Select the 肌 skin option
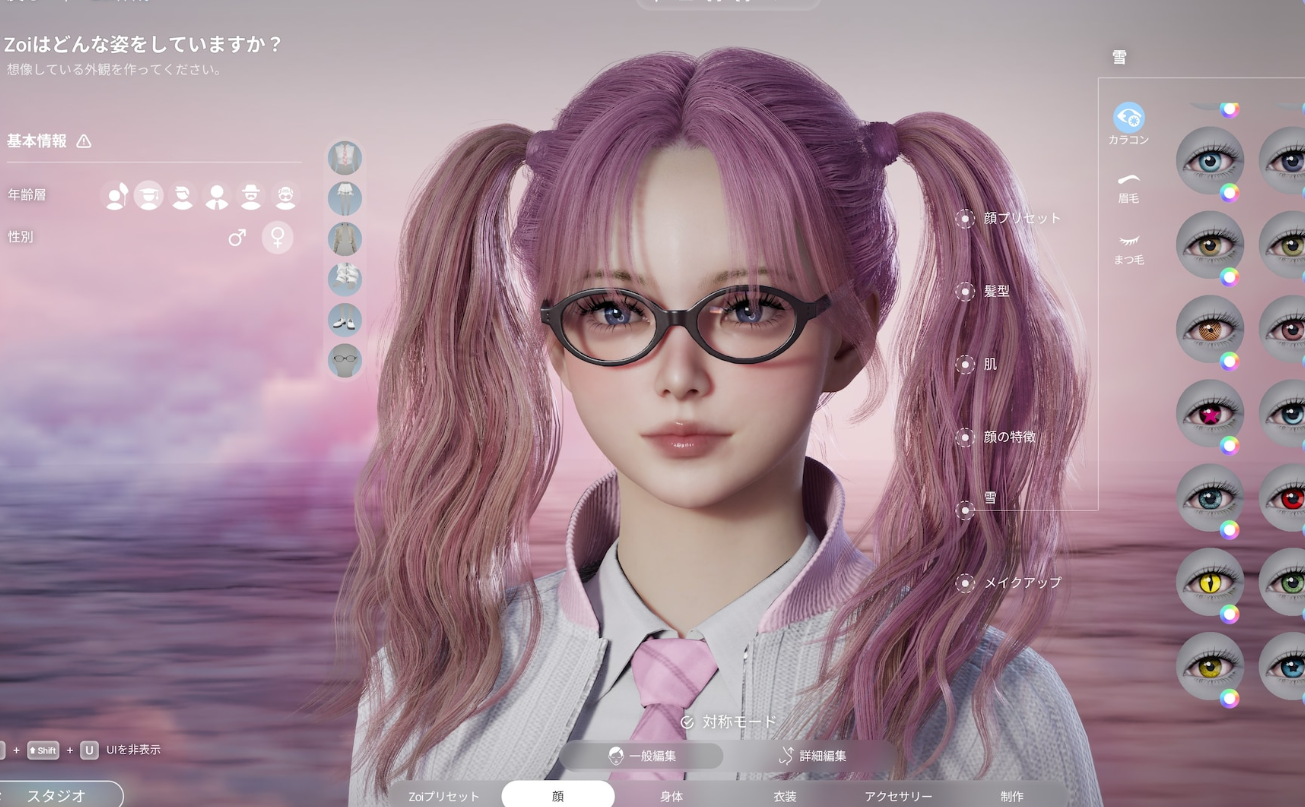 pos(979,364)
